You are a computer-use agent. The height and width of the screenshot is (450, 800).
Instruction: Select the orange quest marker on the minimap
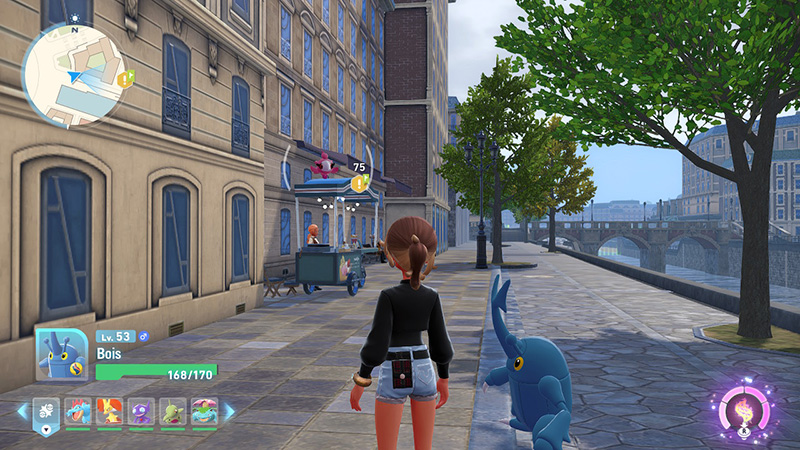(125, 77)
